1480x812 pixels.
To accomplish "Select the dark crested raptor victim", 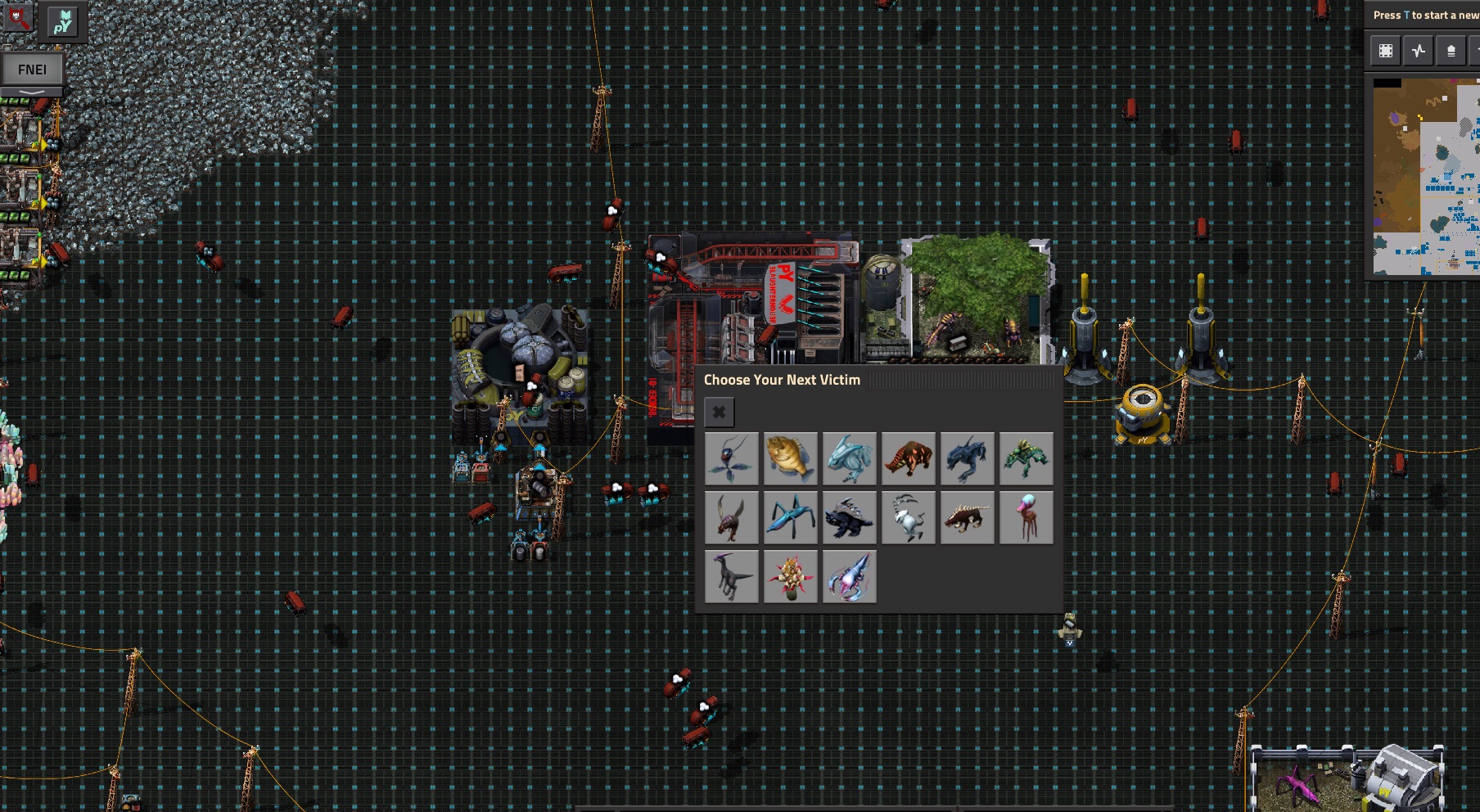I will pyautogui.click(x=731, y=576).
